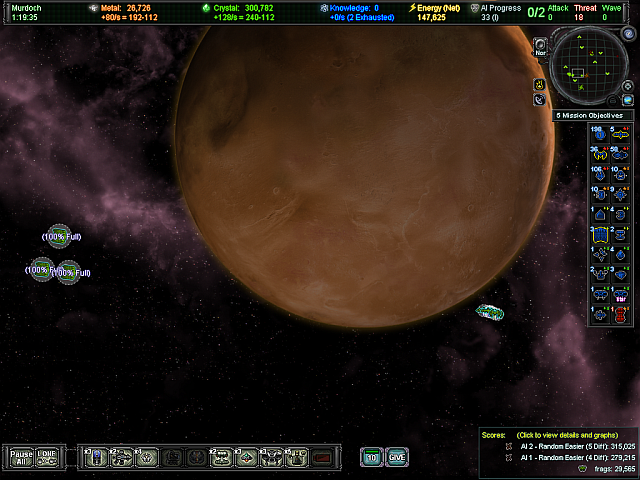Open score details and graphs panel

[x=560, y=435]
